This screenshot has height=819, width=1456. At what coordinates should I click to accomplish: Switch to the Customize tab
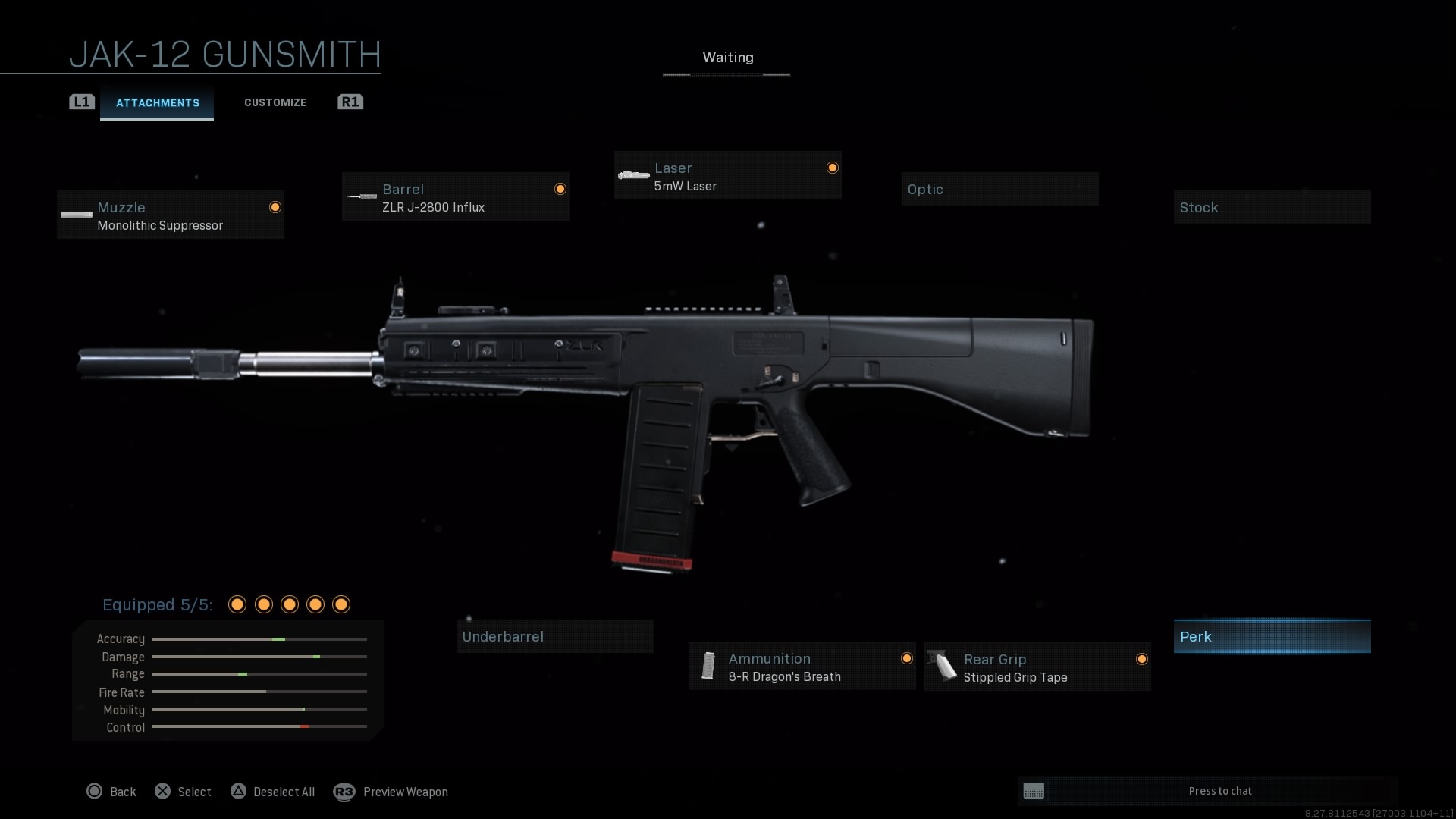pos(275,102)
